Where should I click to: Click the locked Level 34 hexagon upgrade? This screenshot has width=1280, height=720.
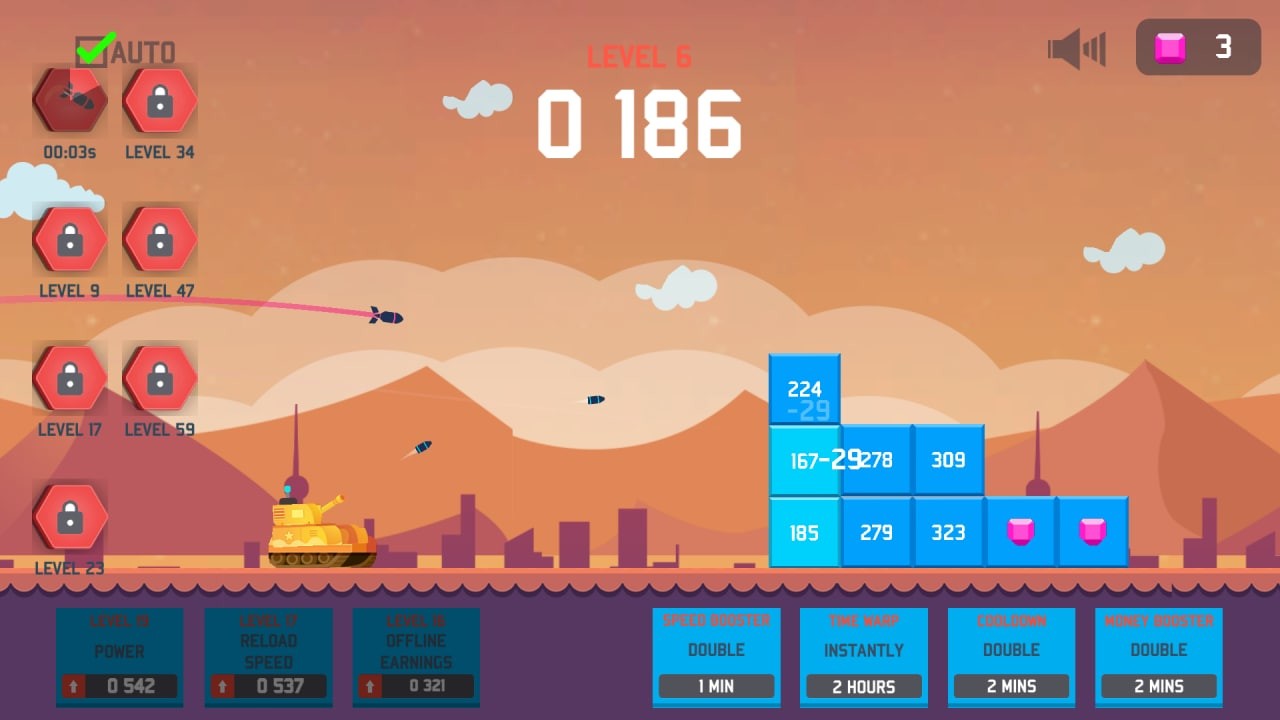(159, 100)
